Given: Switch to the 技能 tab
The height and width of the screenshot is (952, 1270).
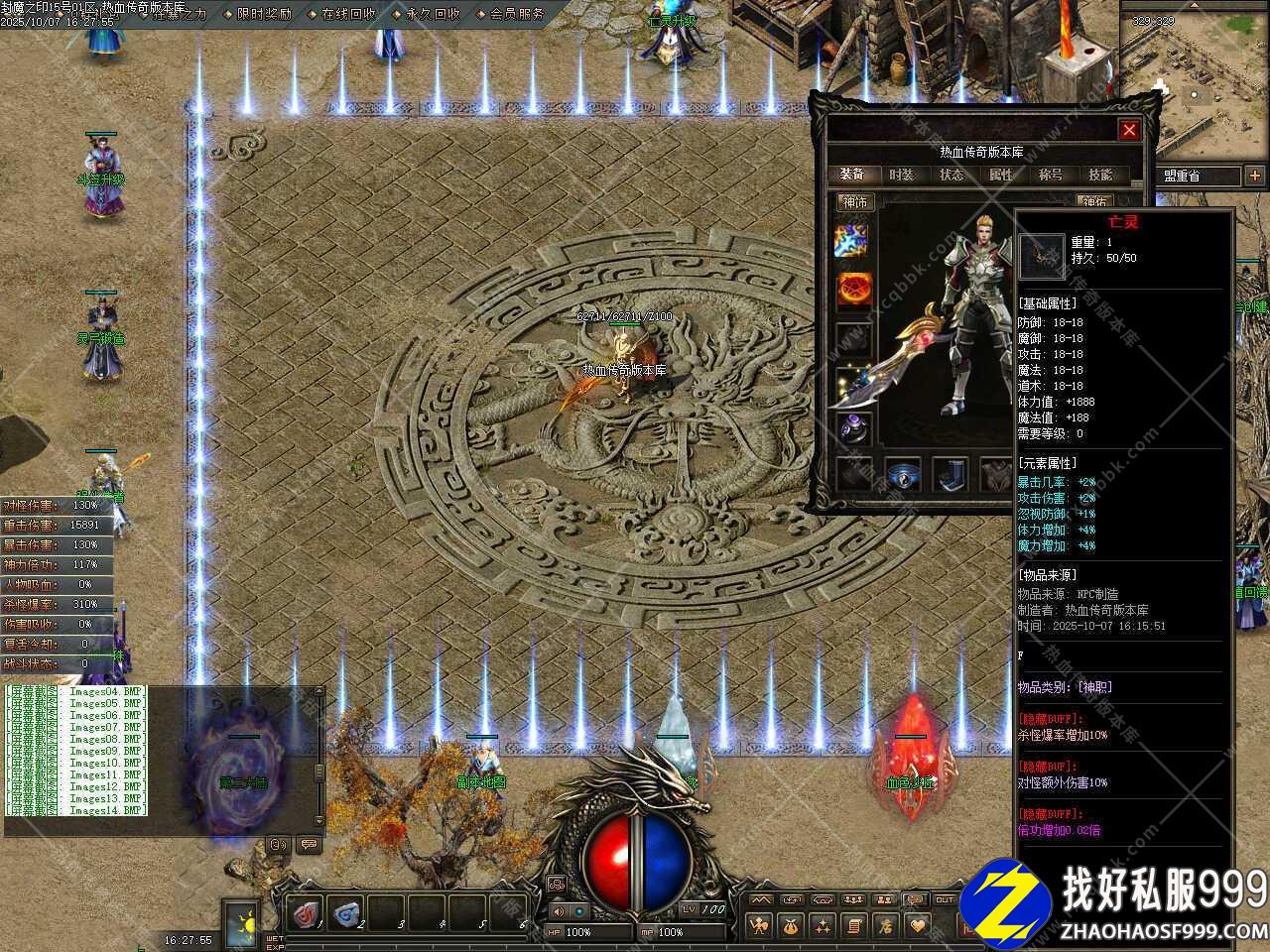Looking at the screenshot, I should [x=1100, y=175].
